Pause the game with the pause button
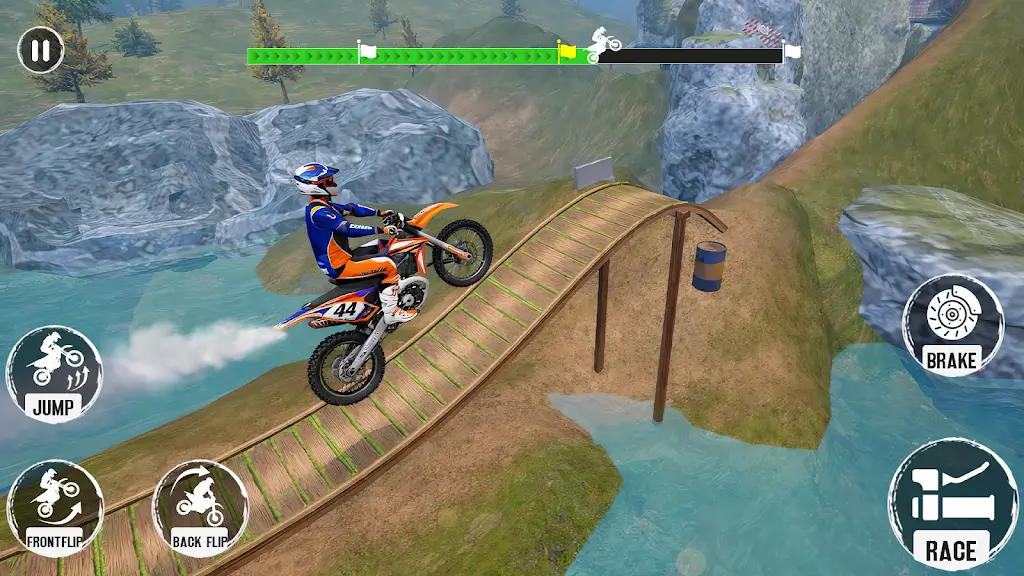1024x576 pixels. (x=40, y=49)
